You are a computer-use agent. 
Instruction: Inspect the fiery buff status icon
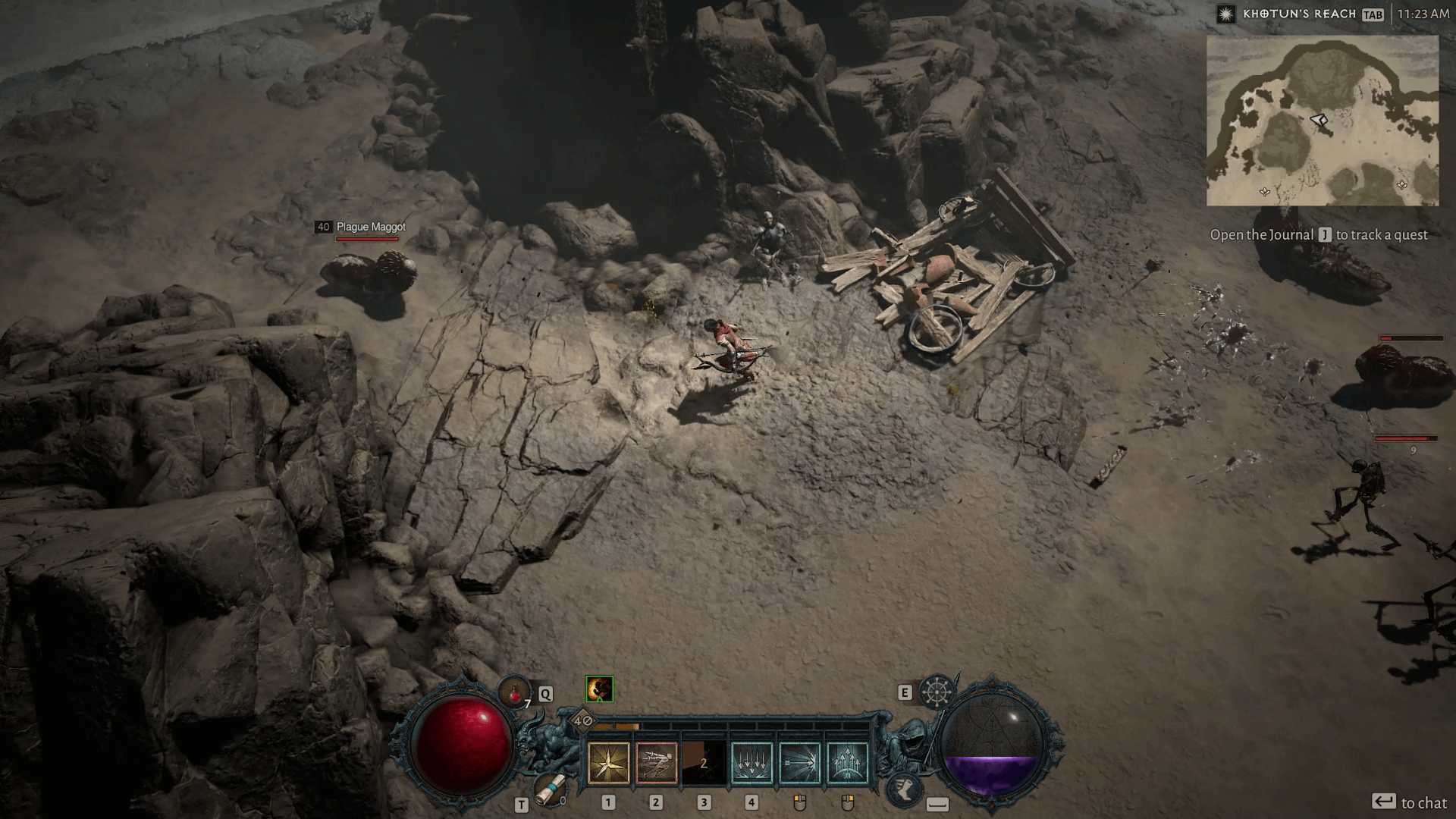599,689
